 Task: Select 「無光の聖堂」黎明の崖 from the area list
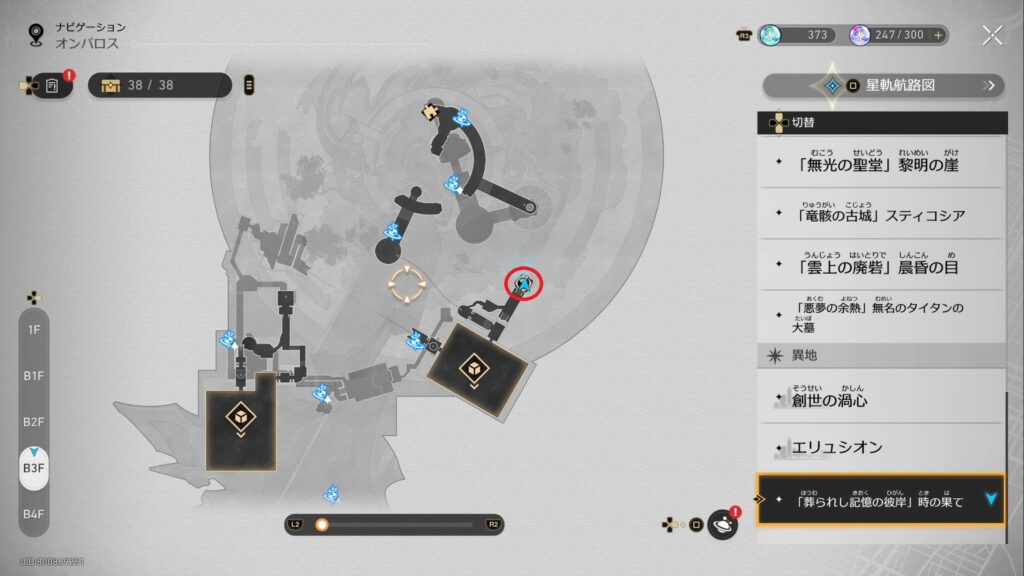pos(880,163)
